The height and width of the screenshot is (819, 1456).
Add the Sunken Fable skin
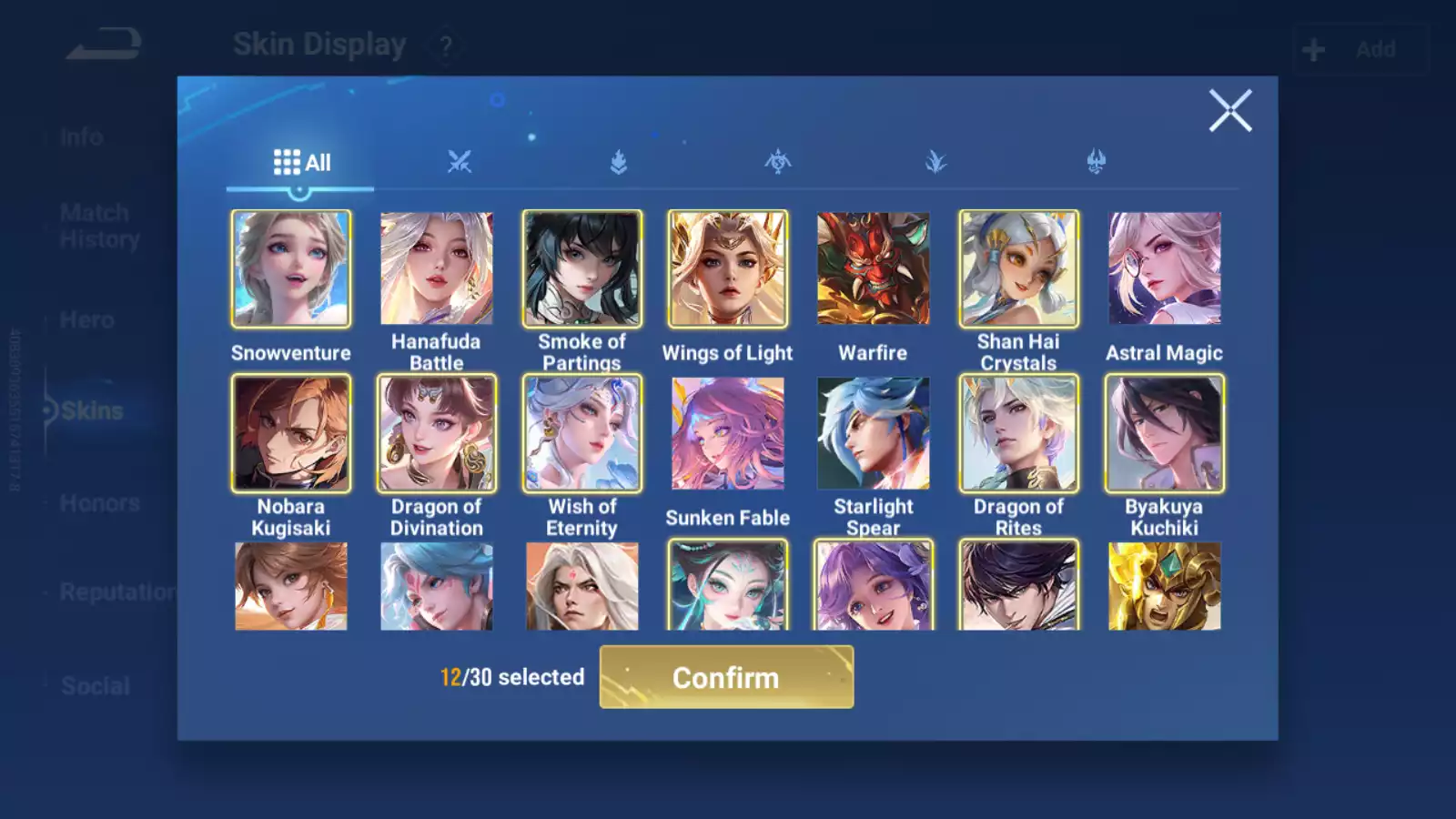click(x=728, y=433)
